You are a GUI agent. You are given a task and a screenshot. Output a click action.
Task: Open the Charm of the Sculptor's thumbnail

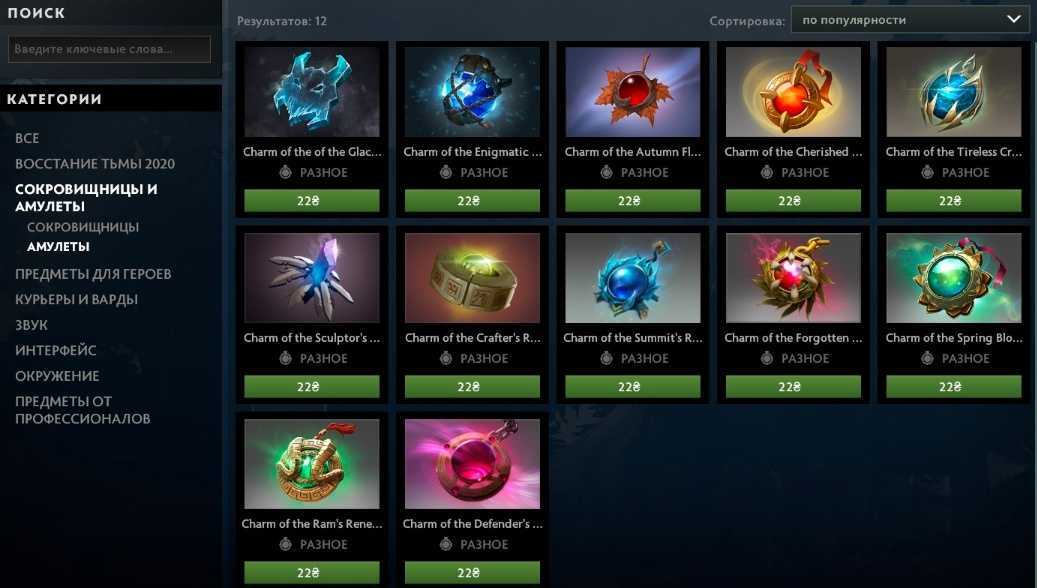[x=312, y=278]
